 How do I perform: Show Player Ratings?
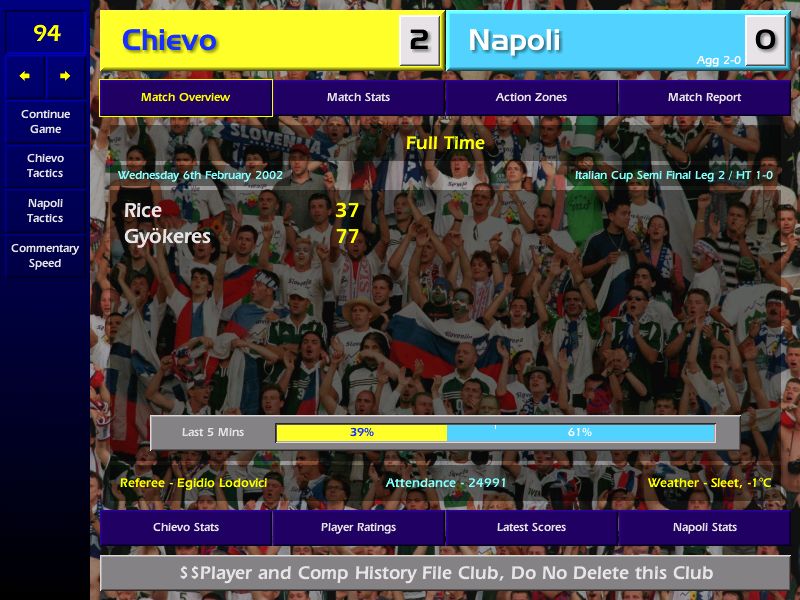[358, 527]
